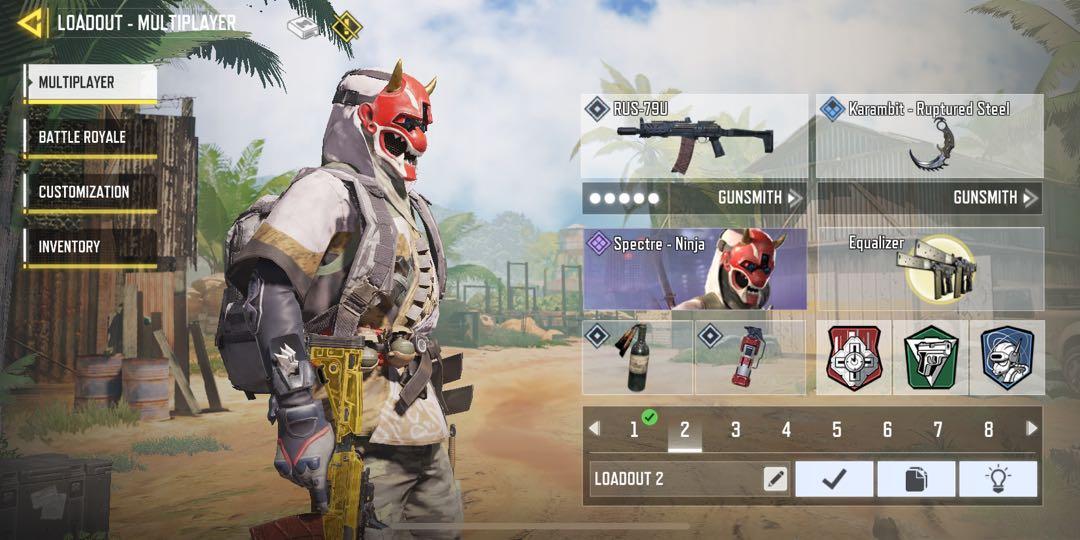Select the Equalizer operator skill
1080x540 pixels.
929,269
